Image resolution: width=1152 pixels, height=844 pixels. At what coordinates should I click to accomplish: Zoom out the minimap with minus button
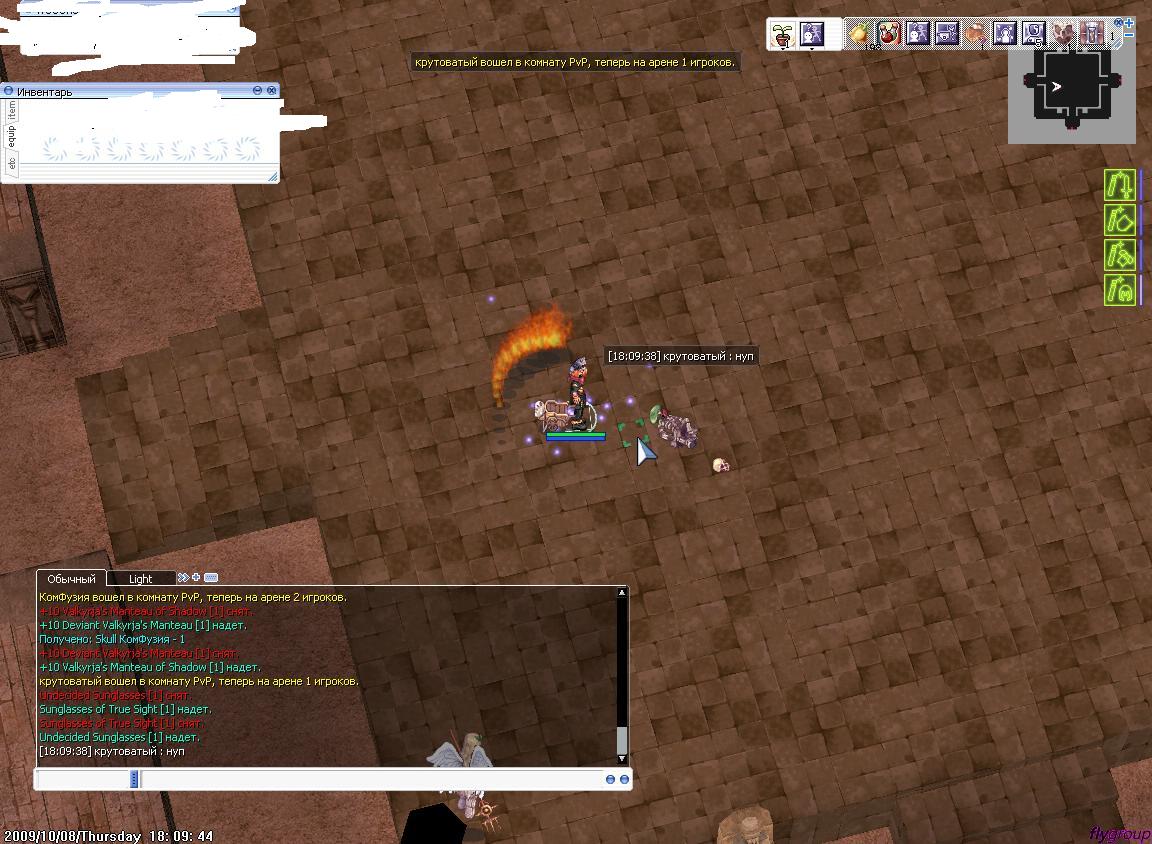[1129, 35]
